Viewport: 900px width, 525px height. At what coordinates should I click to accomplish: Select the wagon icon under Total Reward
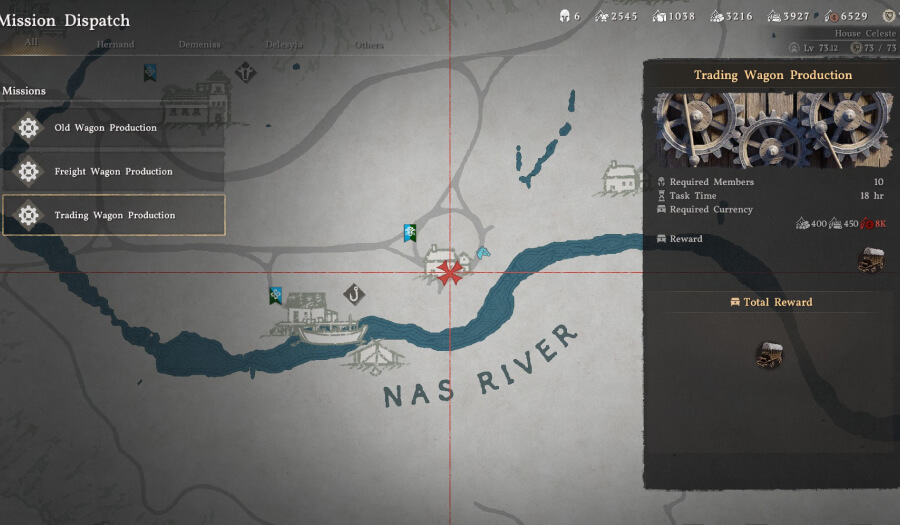click(x=769, y=354)
